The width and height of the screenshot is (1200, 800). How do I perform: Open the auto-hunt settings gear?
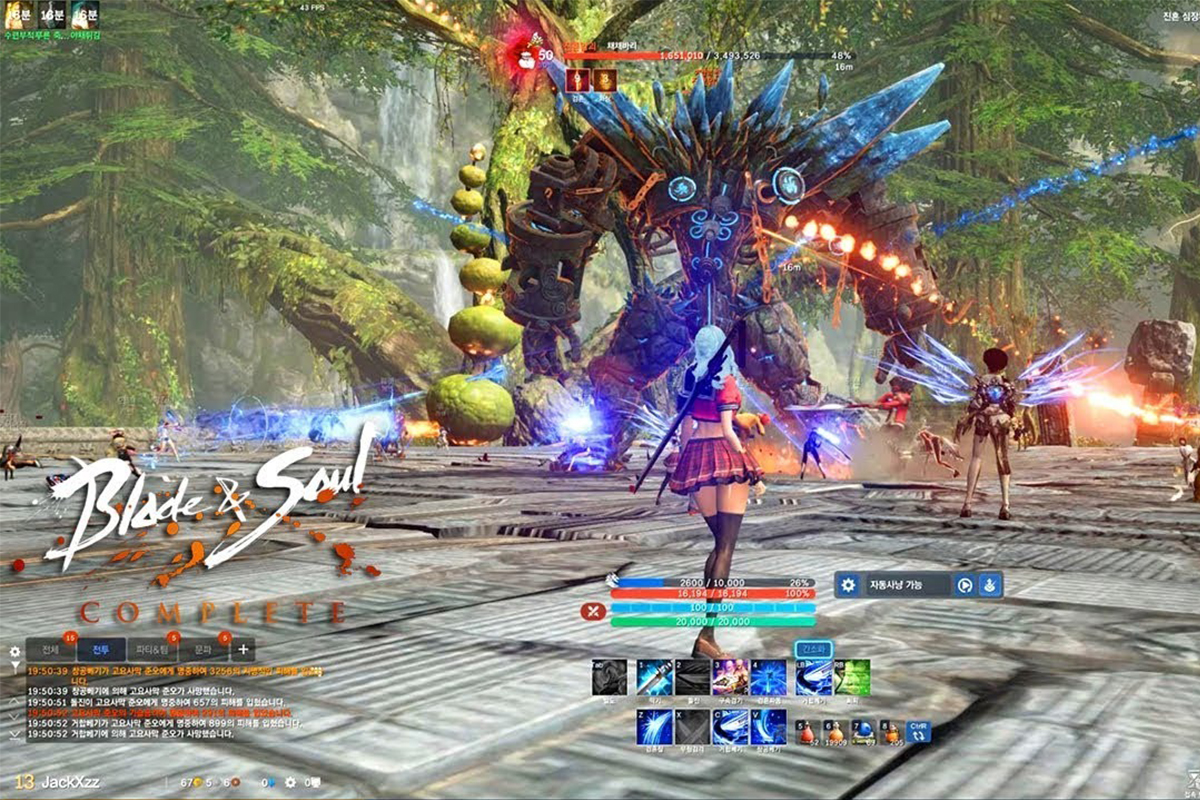pyautogui.click(x=849, y=585)
